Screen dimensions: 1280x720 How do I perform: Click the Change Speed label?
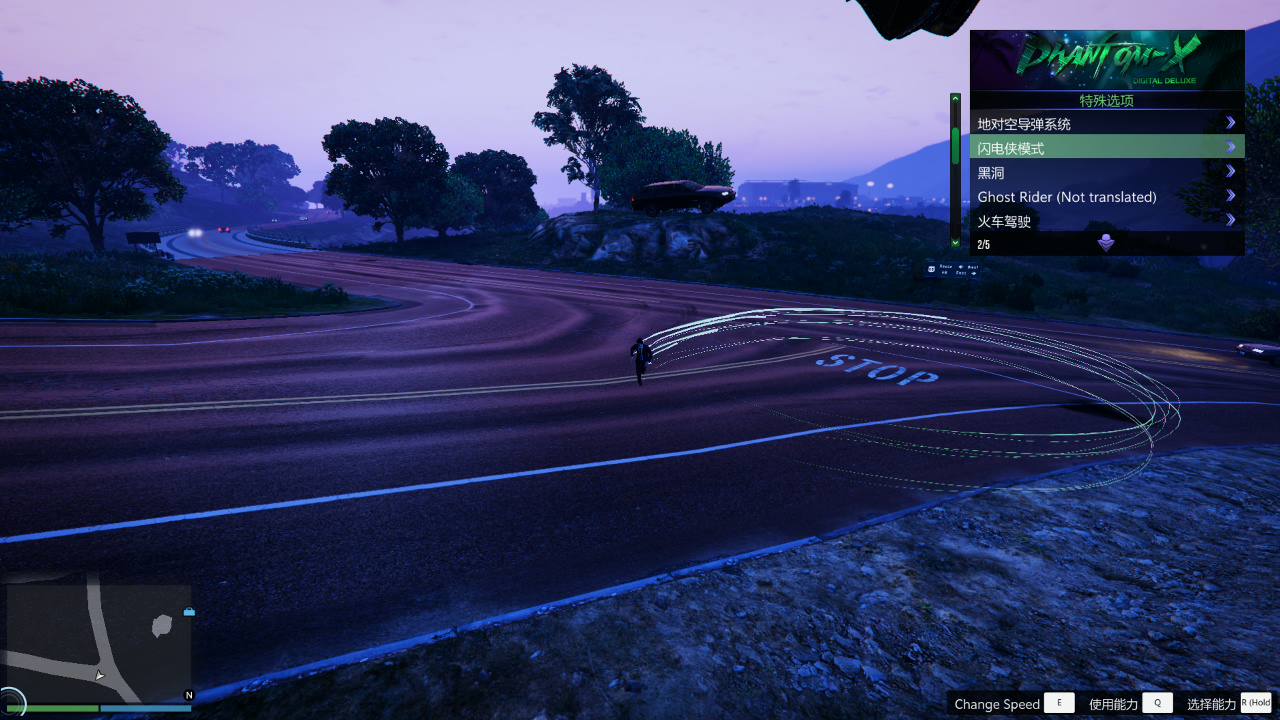pos(996,703)
